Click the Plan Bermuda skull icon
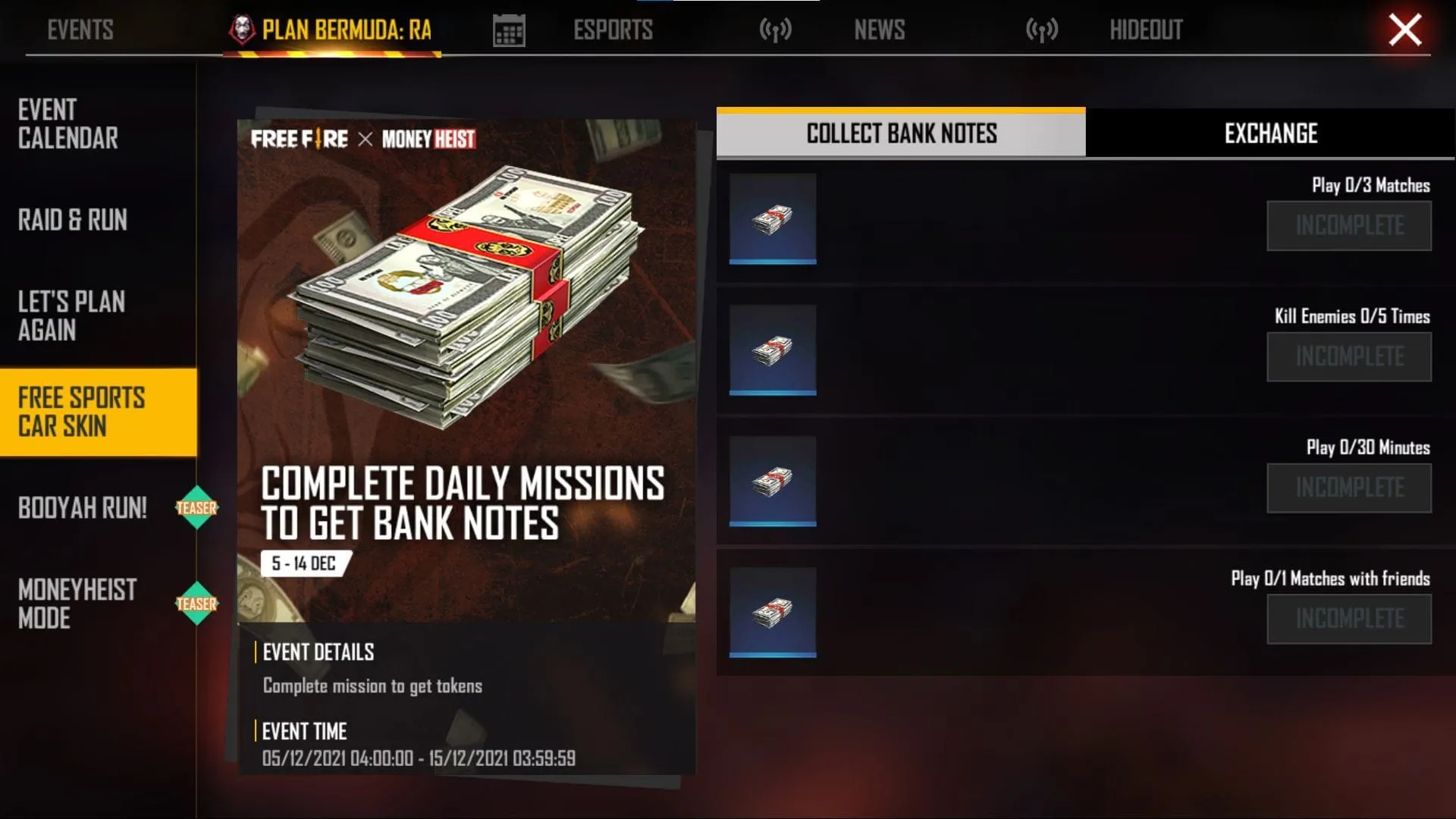 (x=241, y=29)
